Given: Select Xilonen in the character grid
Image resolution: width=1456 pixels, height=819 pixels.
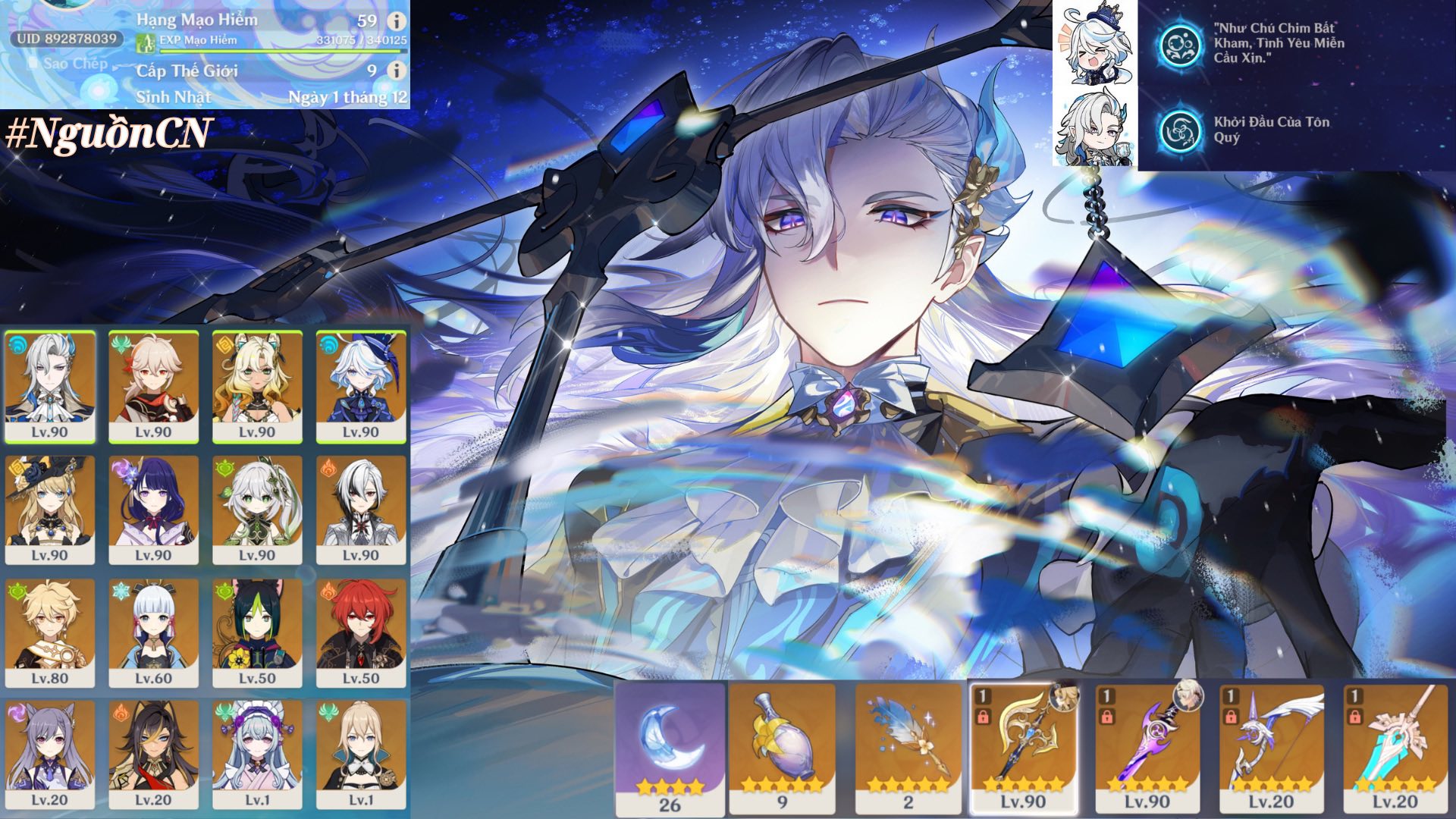Looking at the screenshot, I should (x=257, y=385).
